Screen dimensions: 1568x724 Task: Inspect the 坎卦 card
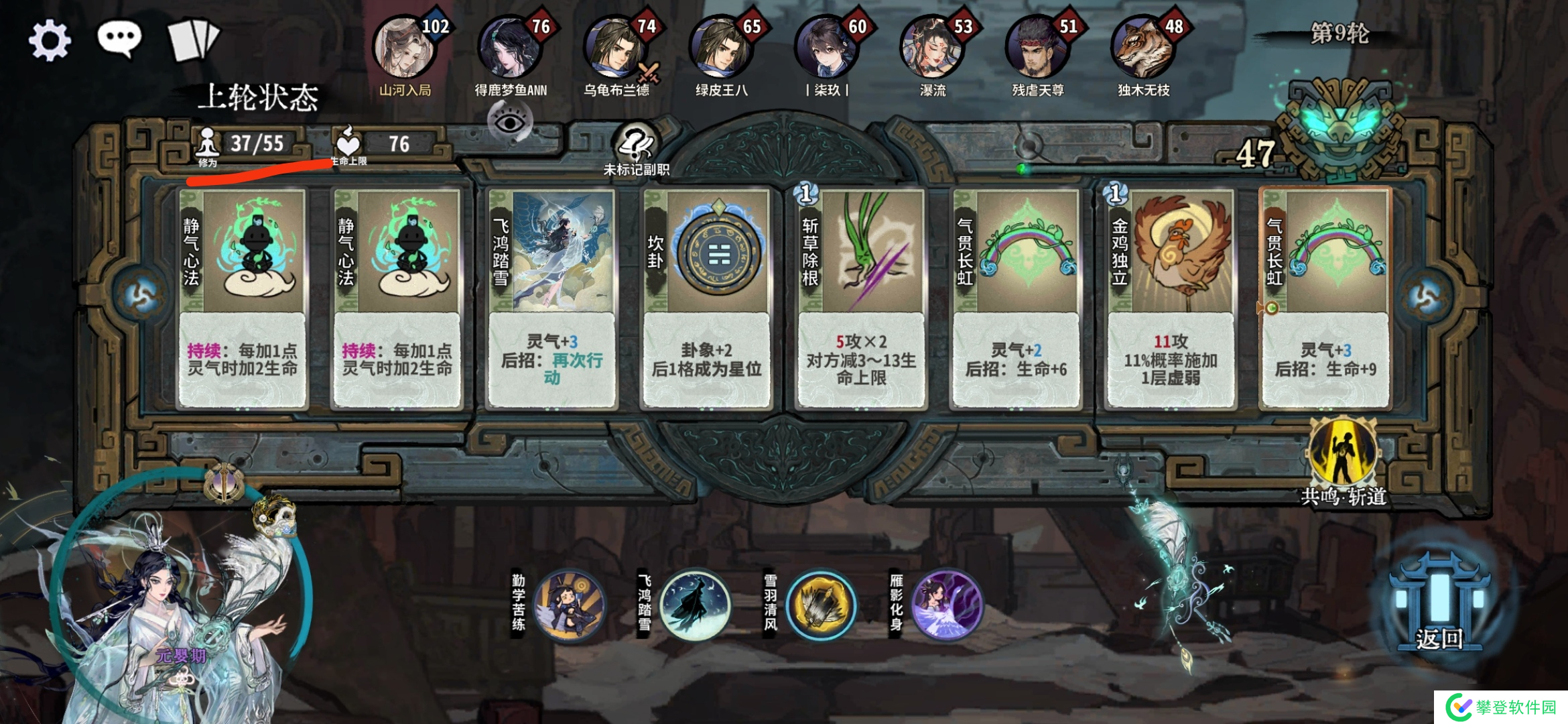click(x=706, y=298)
